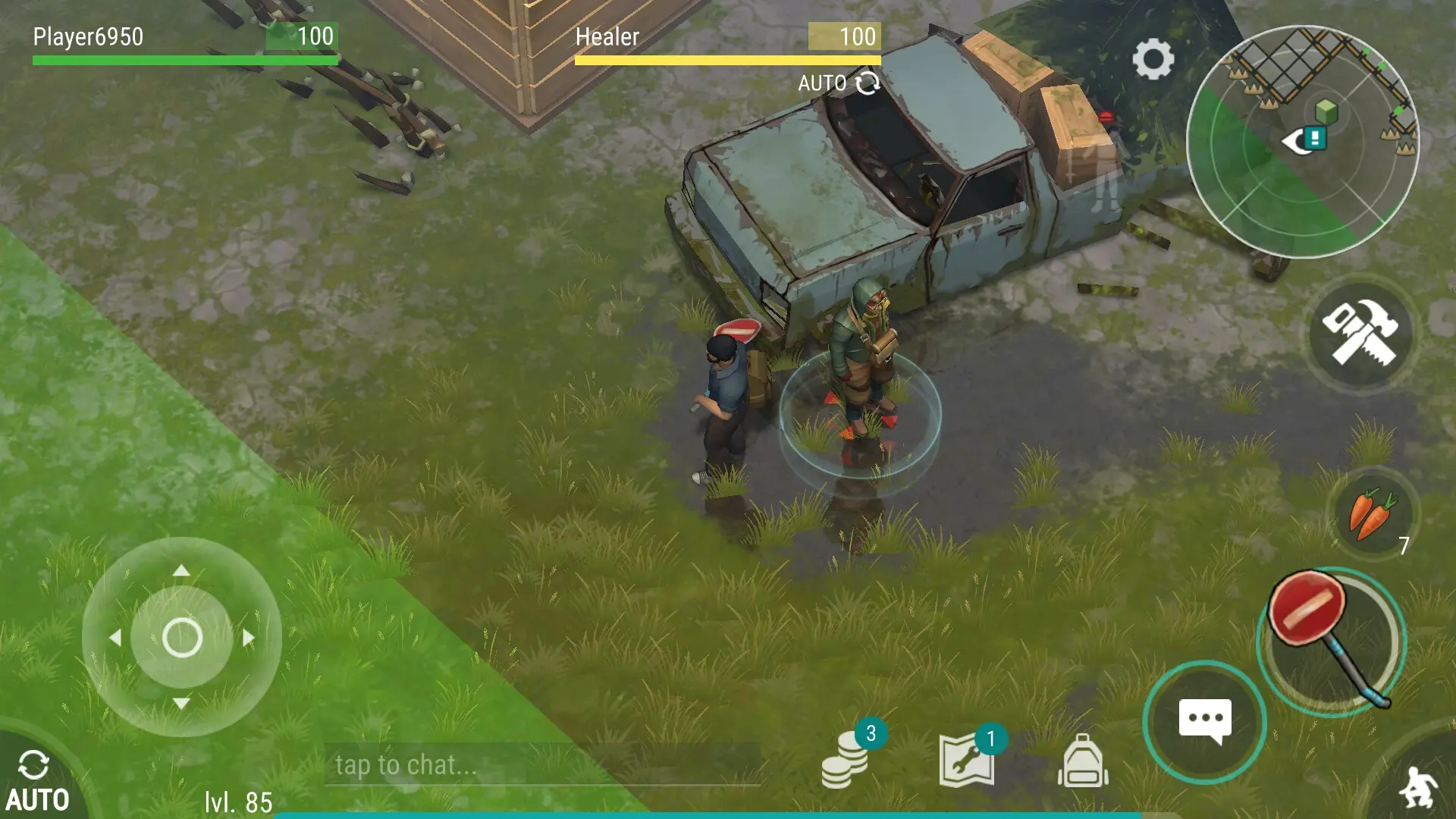Screen dimensions: 1456x819
Task: Tap the chat input field
Action: pos(542,764)
